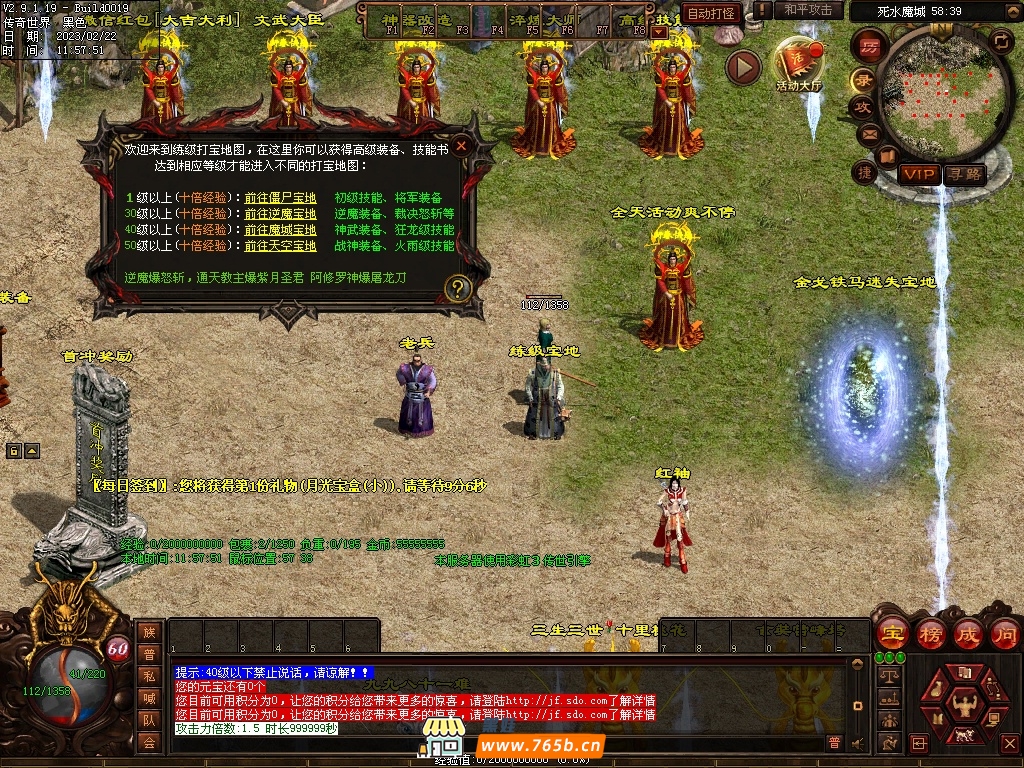Screen dimensions: 1024x768
Task: Click the minimap refresh arrows icon
Action: tap(1001, 41)
